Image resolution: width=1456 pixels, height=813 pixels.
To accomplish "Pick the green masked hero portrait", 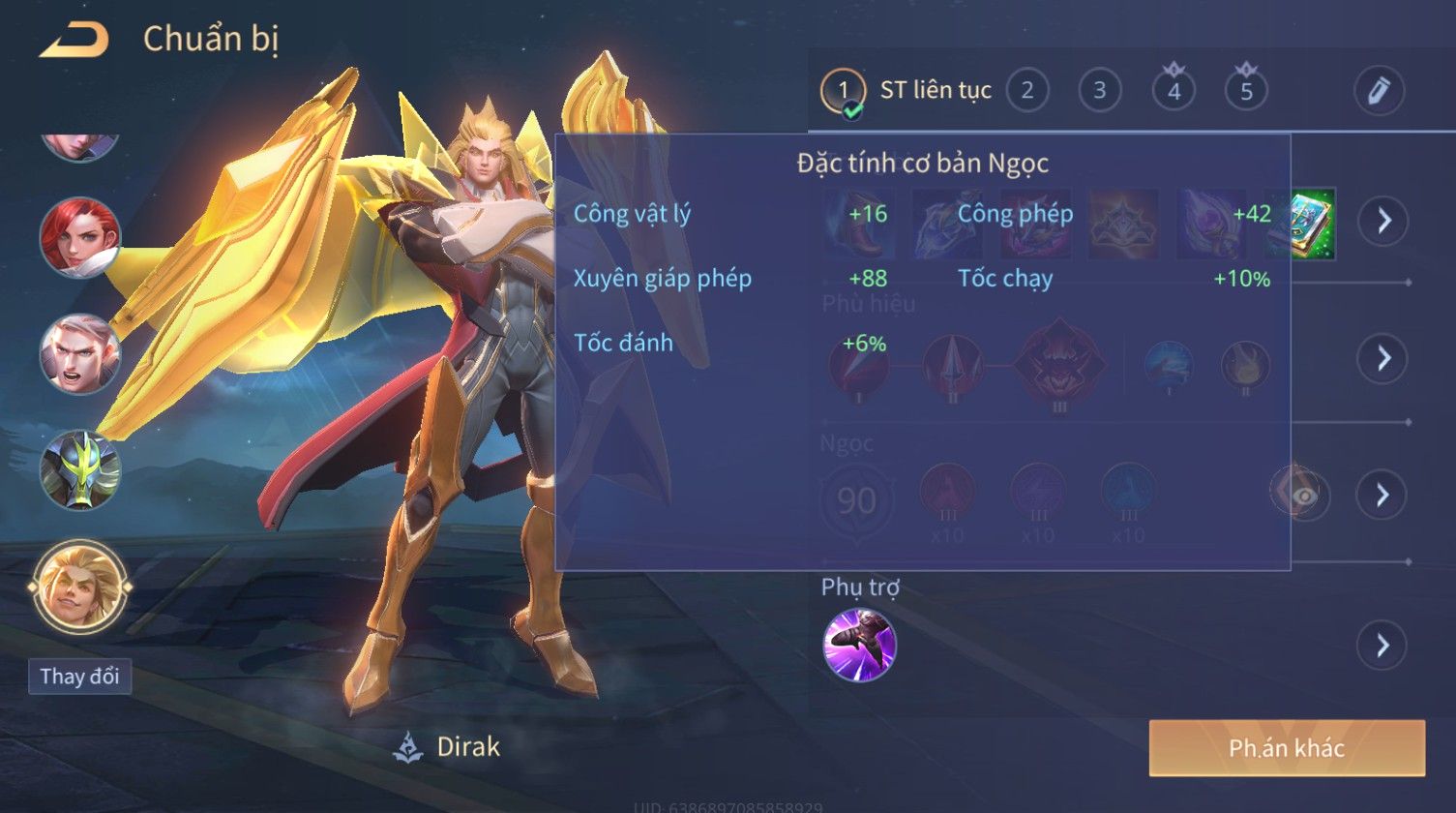I will coord(80,470).
